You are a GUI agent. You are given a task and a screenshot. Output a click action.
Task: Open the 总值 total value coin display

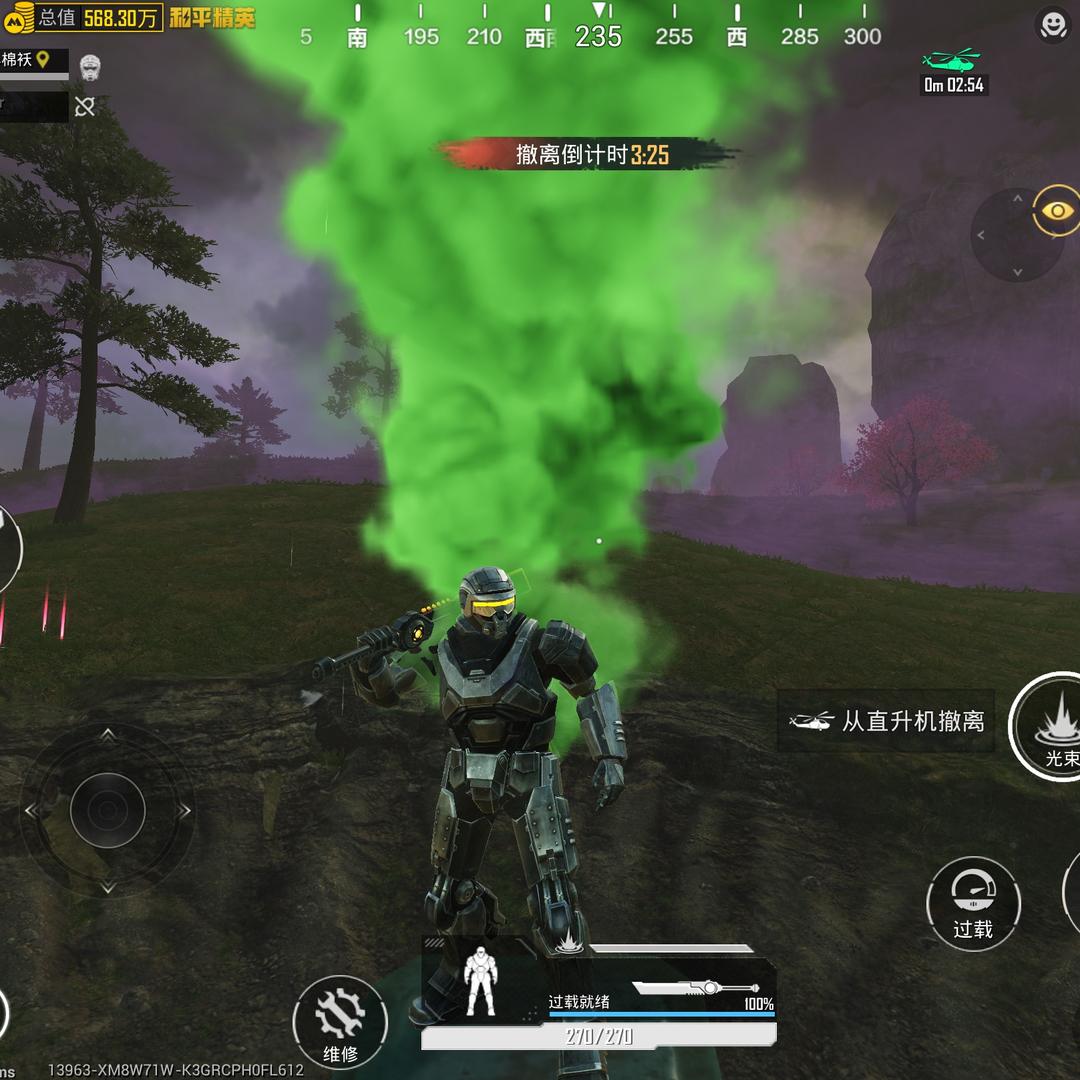pyautogui.click(x=81, y=17)
